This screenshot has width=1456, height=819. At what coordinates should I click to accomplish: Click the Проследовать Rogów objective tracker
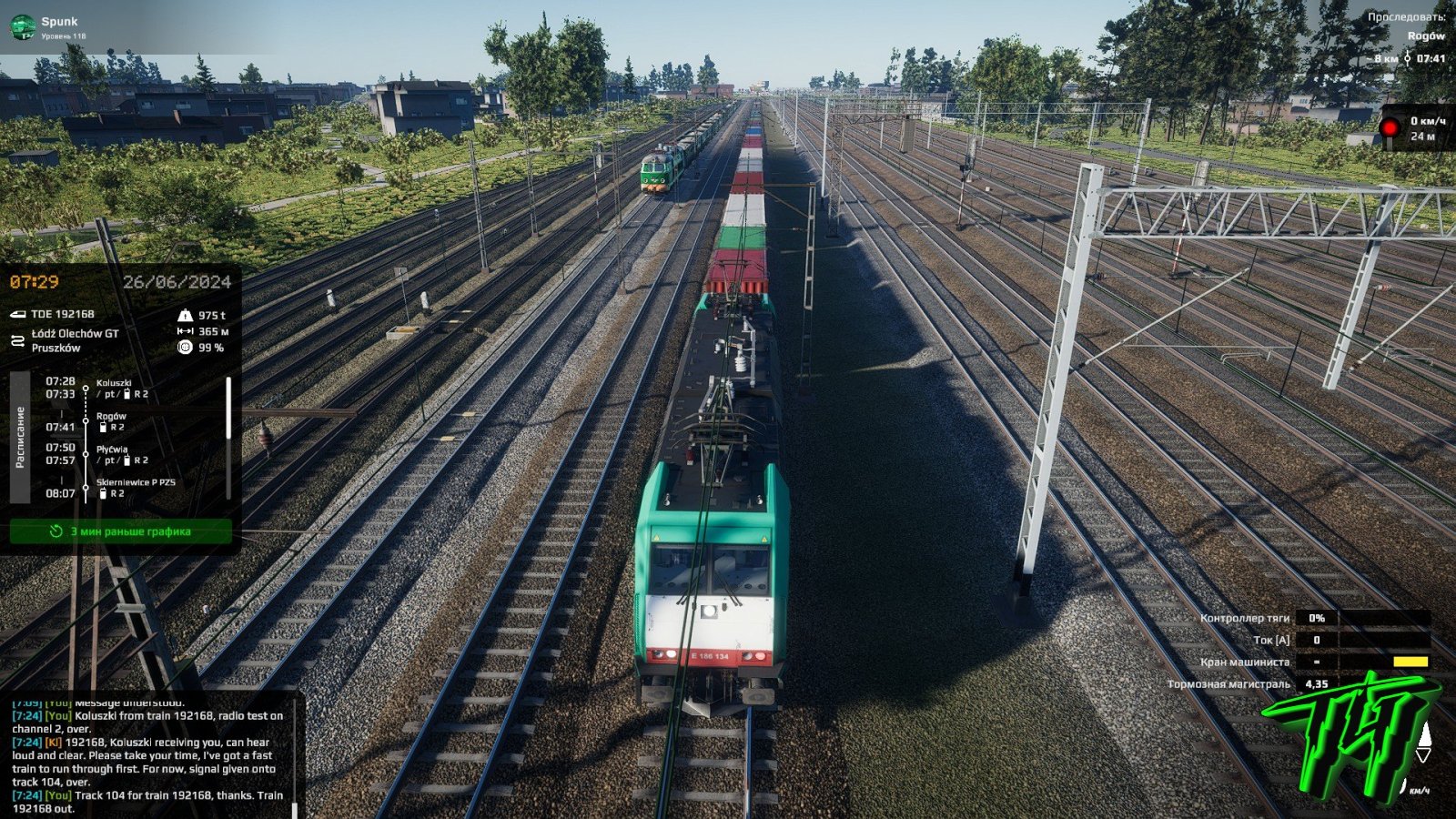1407,36
